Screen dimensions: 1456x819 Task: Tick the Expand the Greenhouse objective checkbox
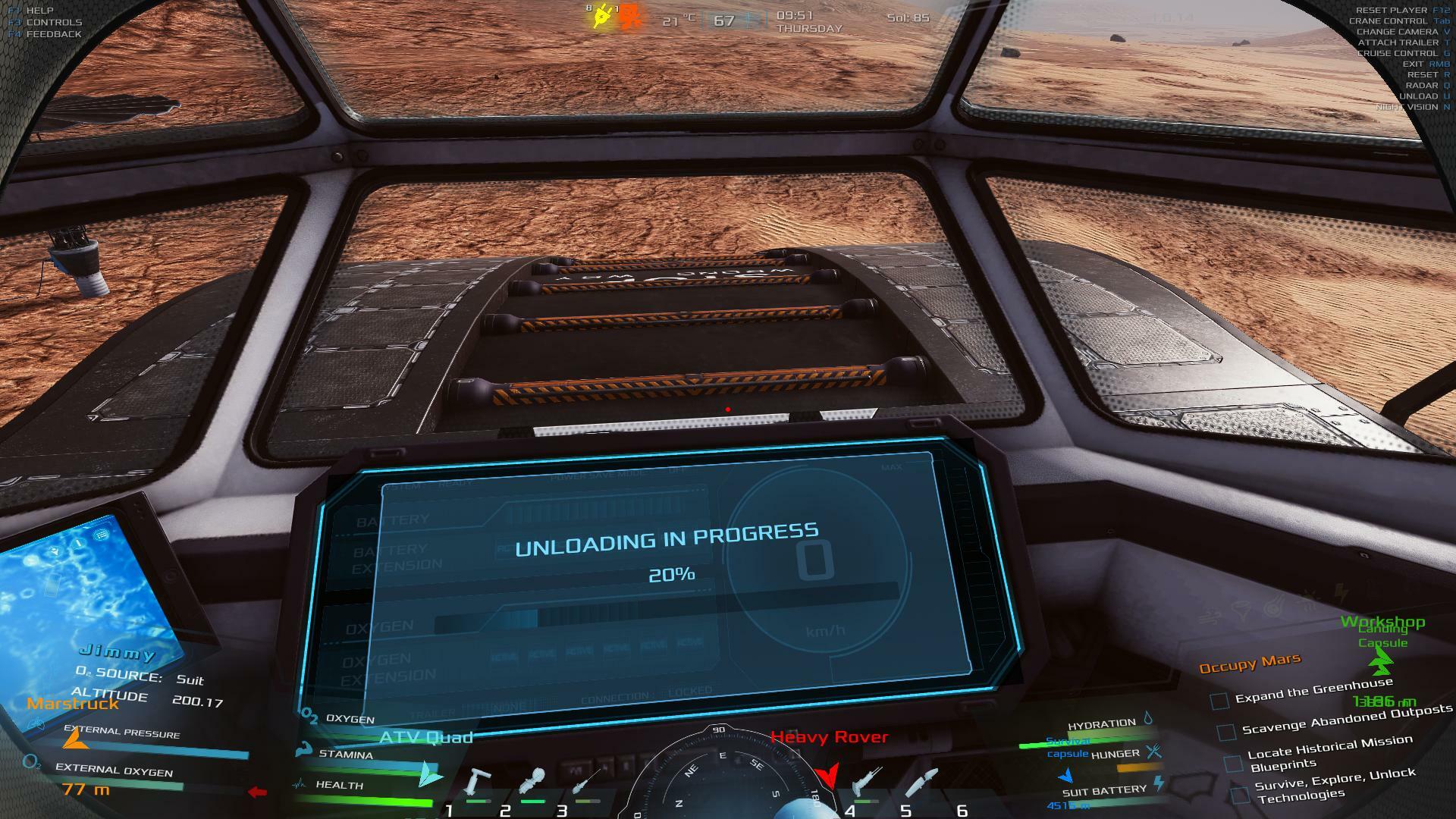tap(1219, 701)
